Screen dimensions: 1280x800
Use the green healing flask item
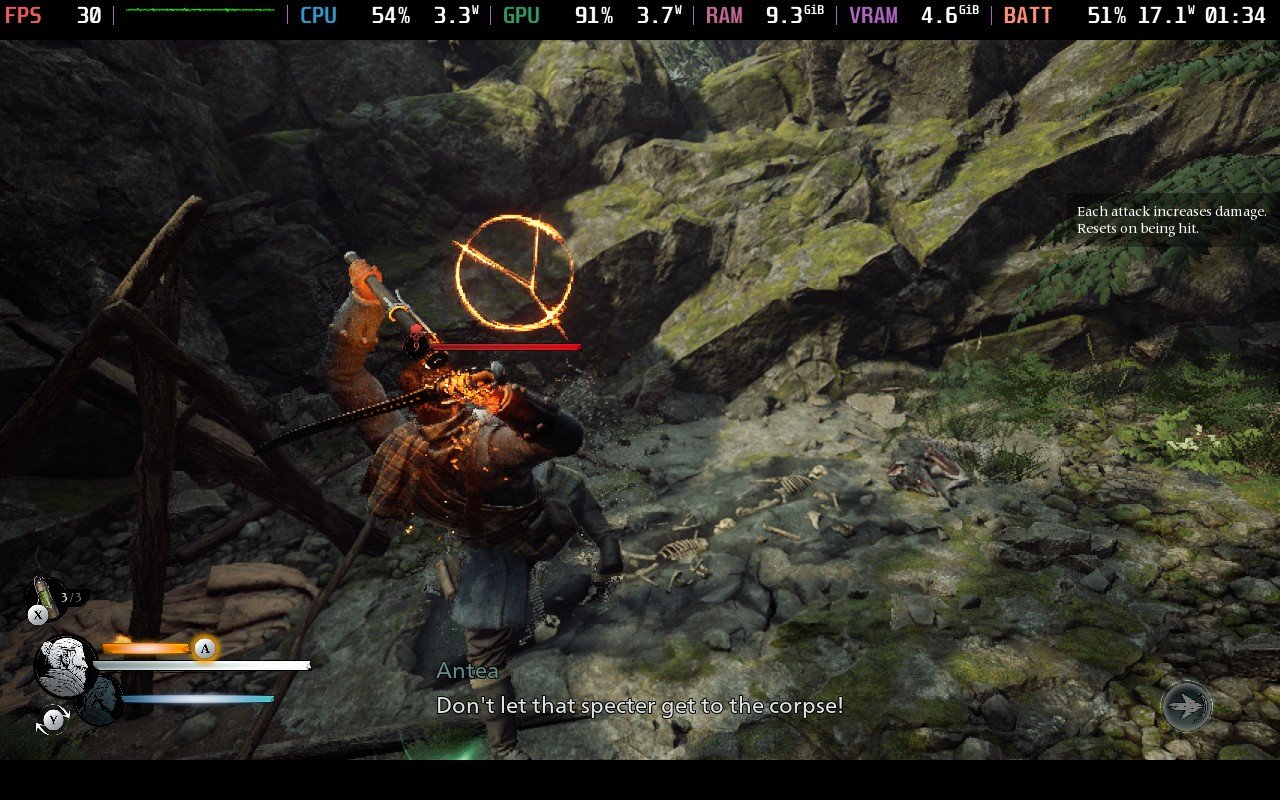(43, 592)
